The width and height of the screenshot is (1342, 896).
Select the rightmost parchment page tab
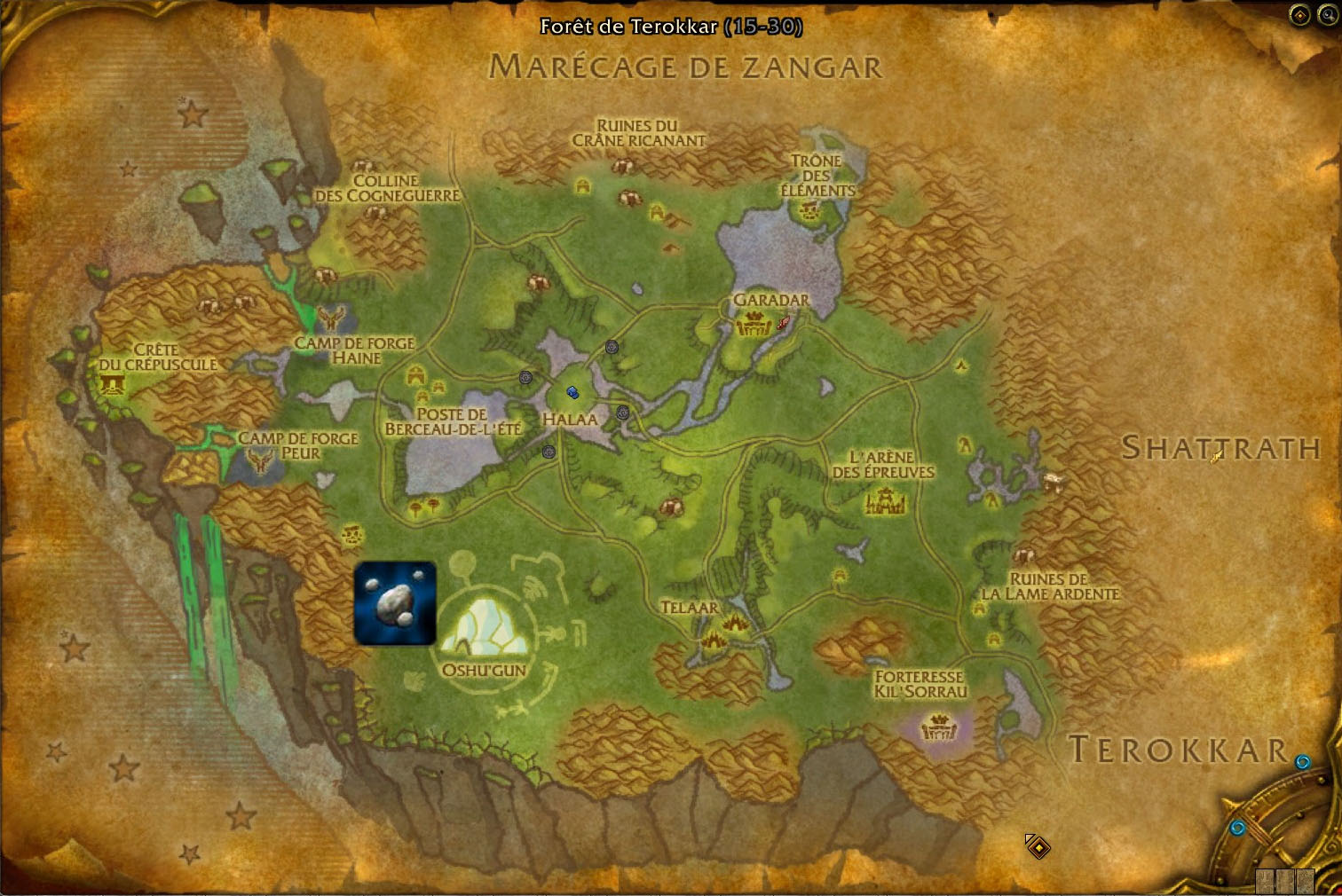[1305, 881]
